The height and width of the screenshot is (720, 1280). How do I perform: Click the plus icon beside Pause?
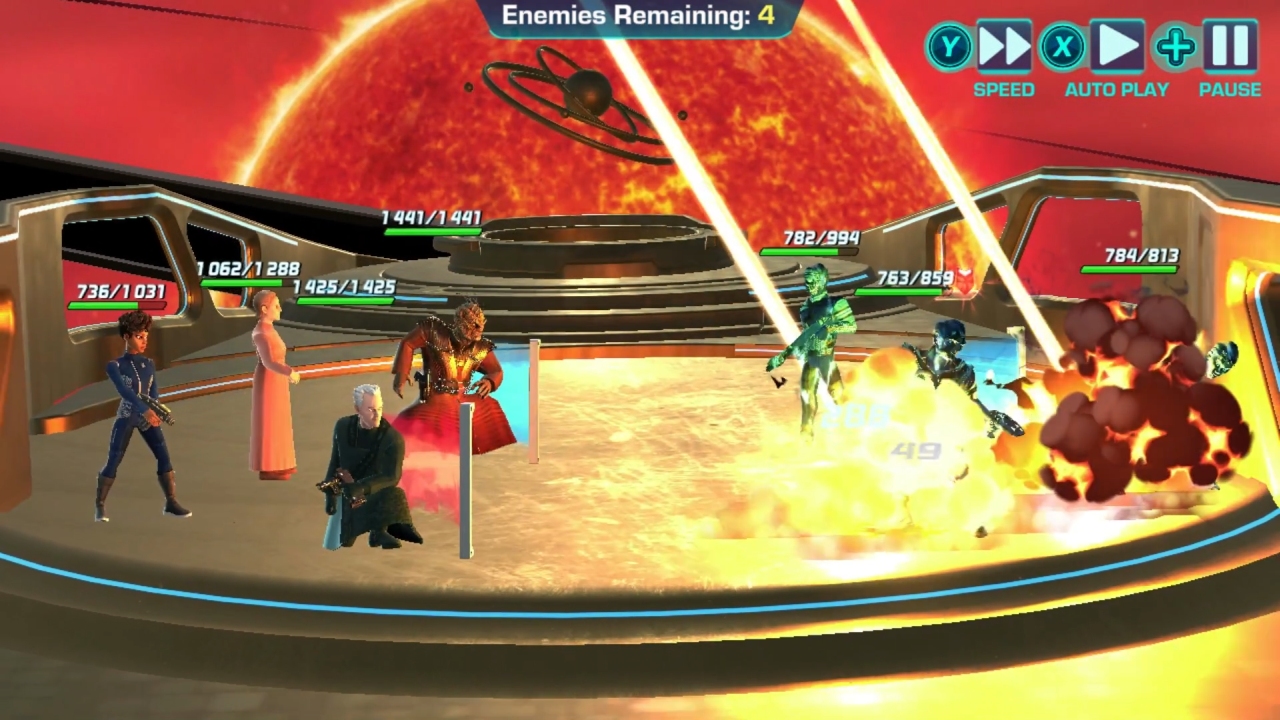[1175, 48]
